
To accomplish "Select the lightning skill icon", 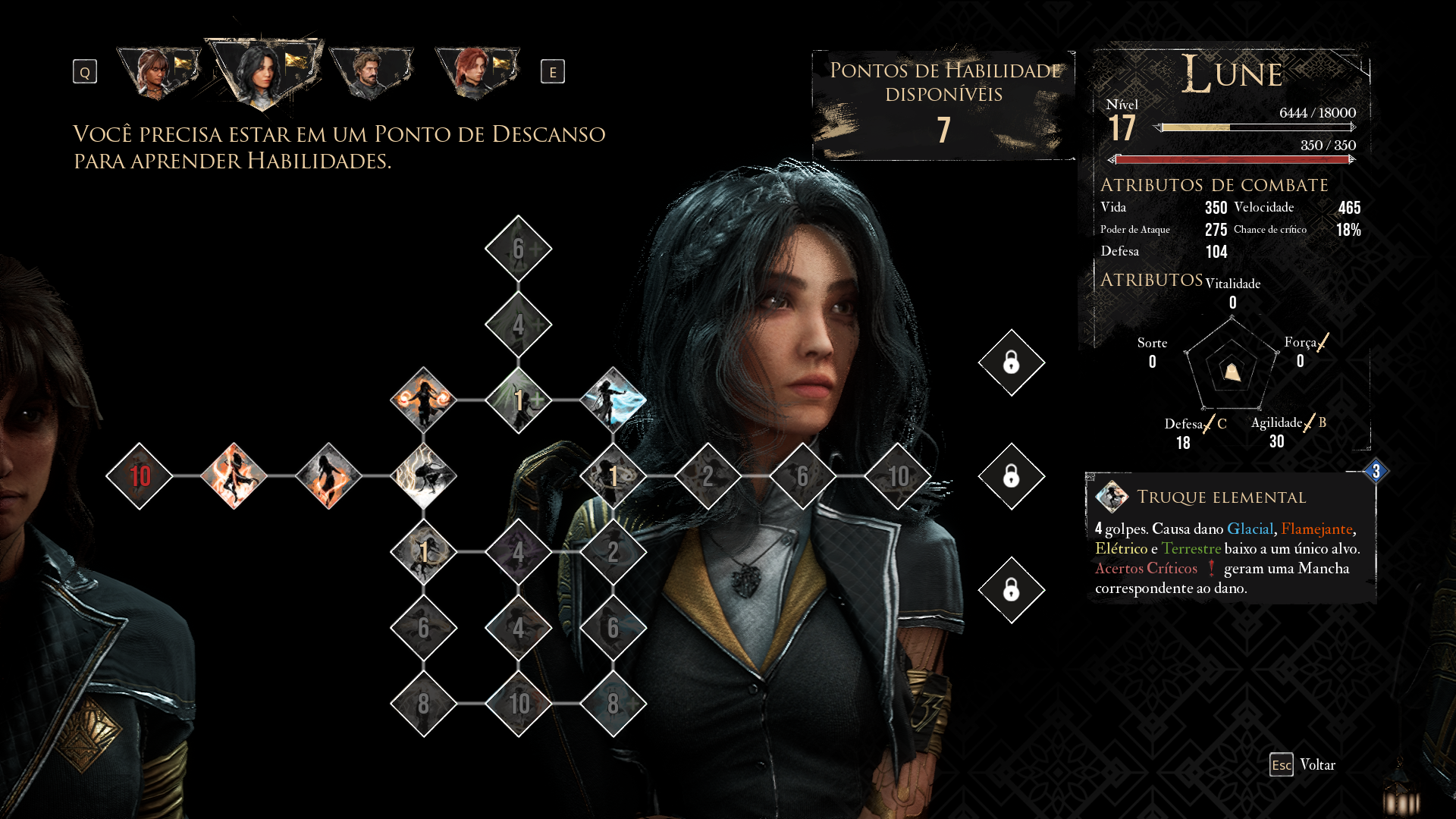I will [x=423, y=476].
